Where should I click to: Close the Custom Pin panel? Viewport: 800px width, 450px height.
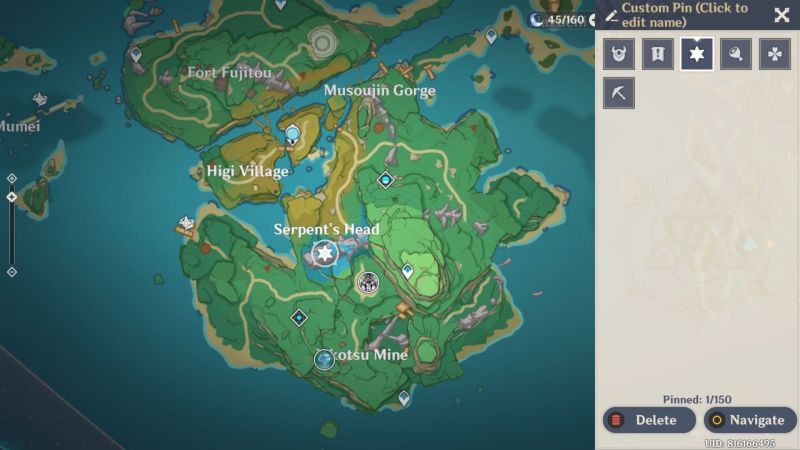781,15
